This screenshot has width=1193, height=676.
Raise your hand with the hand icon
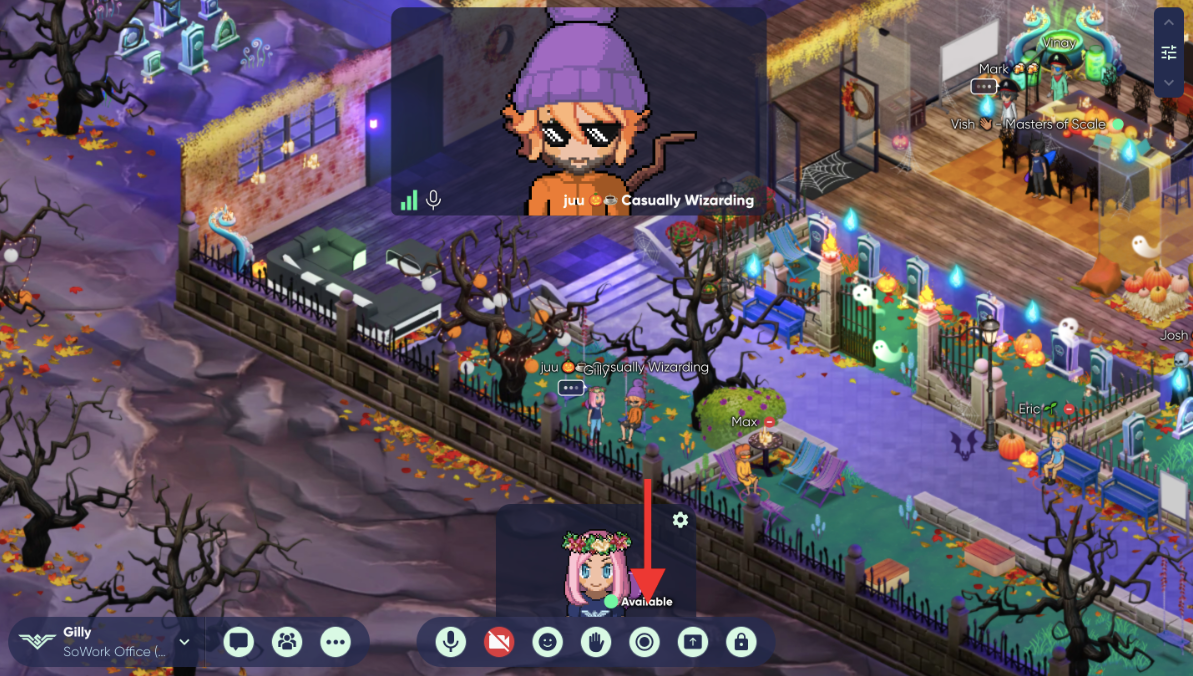[x=596, y=642]
